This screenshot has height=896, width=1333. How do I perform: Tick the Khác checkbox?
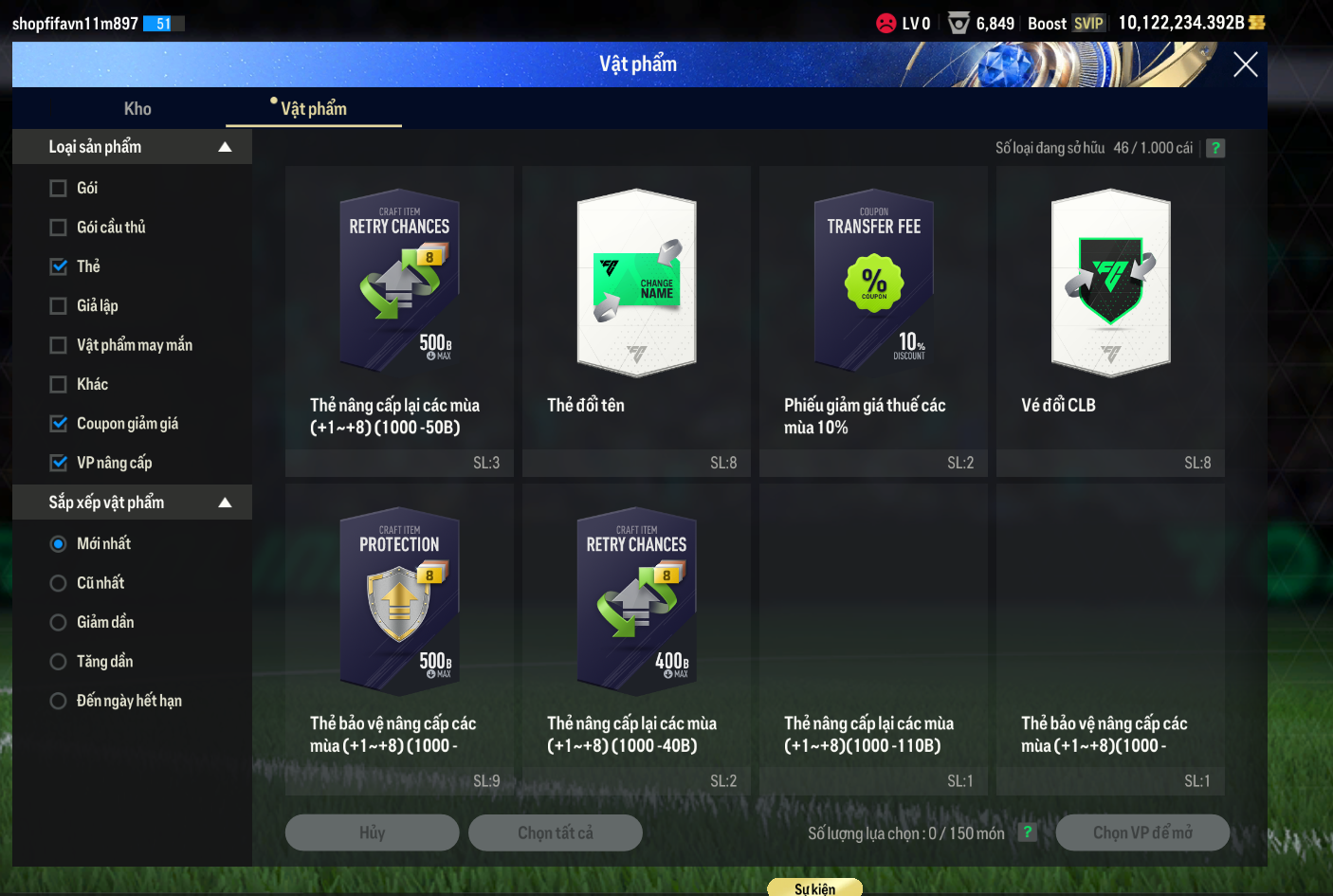point(59,384)
